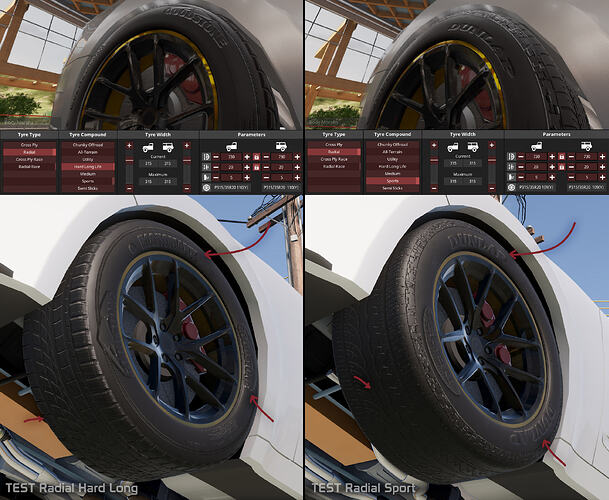The height and width of the screenshot is (500, 609).
Task: Choose the Sports compound that is not highlighted
Action: tap(87, 180)
